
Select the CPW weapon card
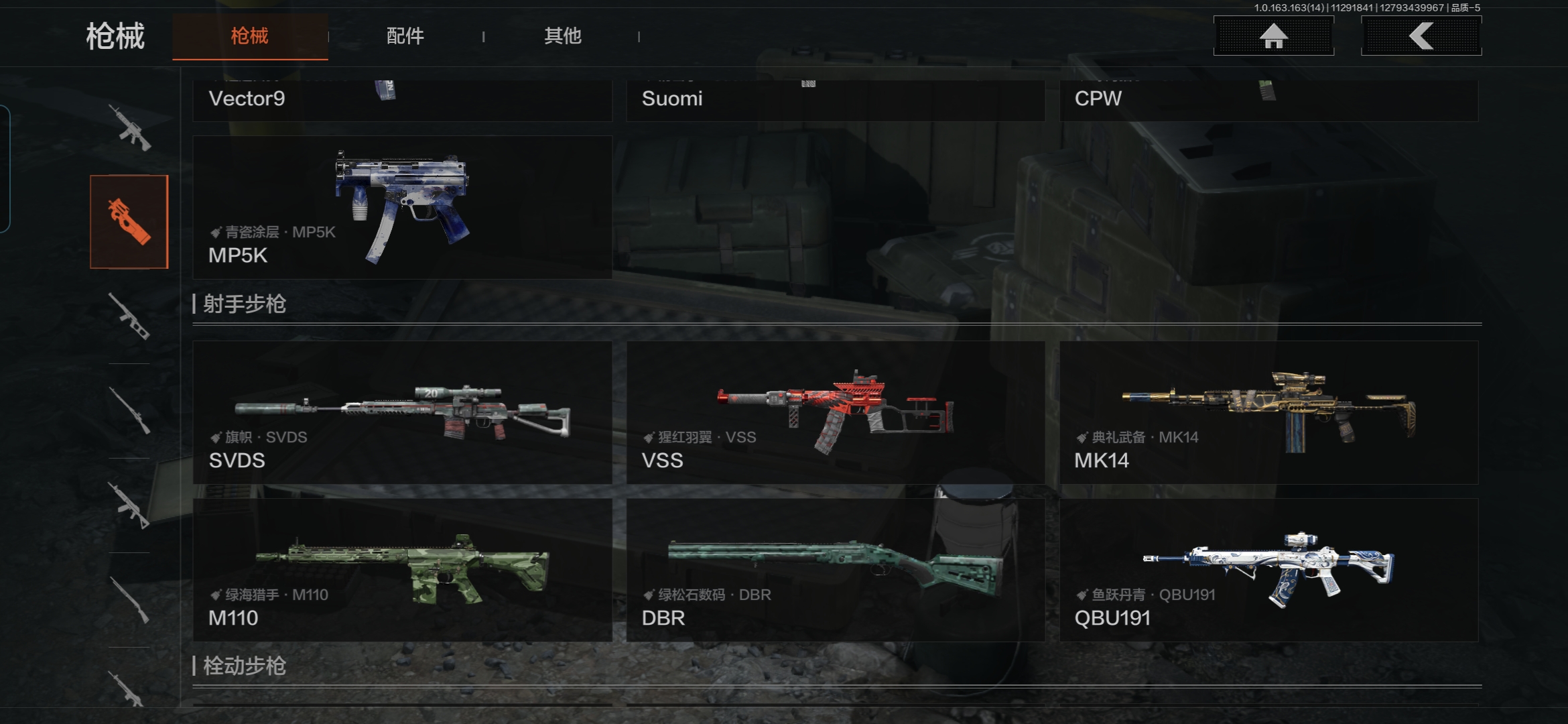(x=1268, y=101)
